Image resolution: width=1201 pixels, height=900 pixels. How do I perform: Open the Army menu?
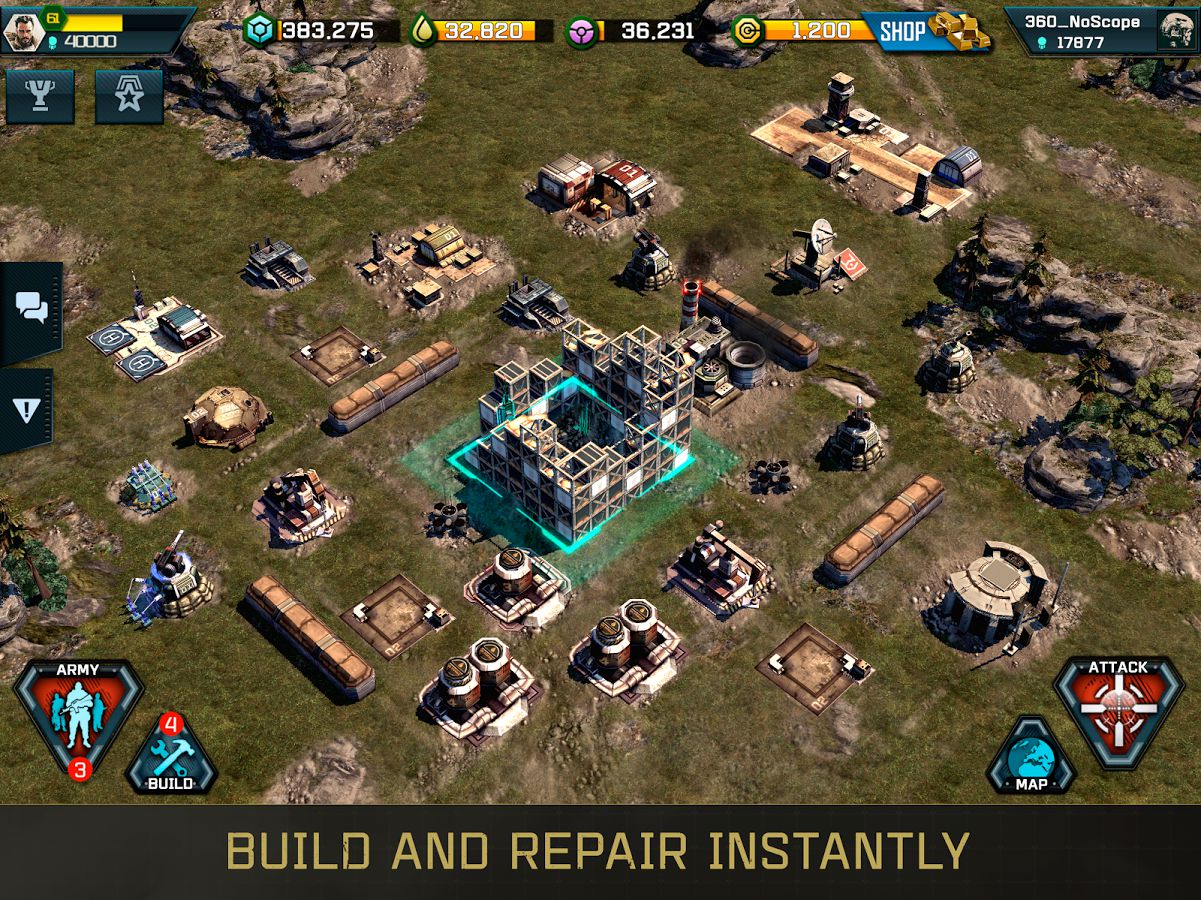pos(78,714)
